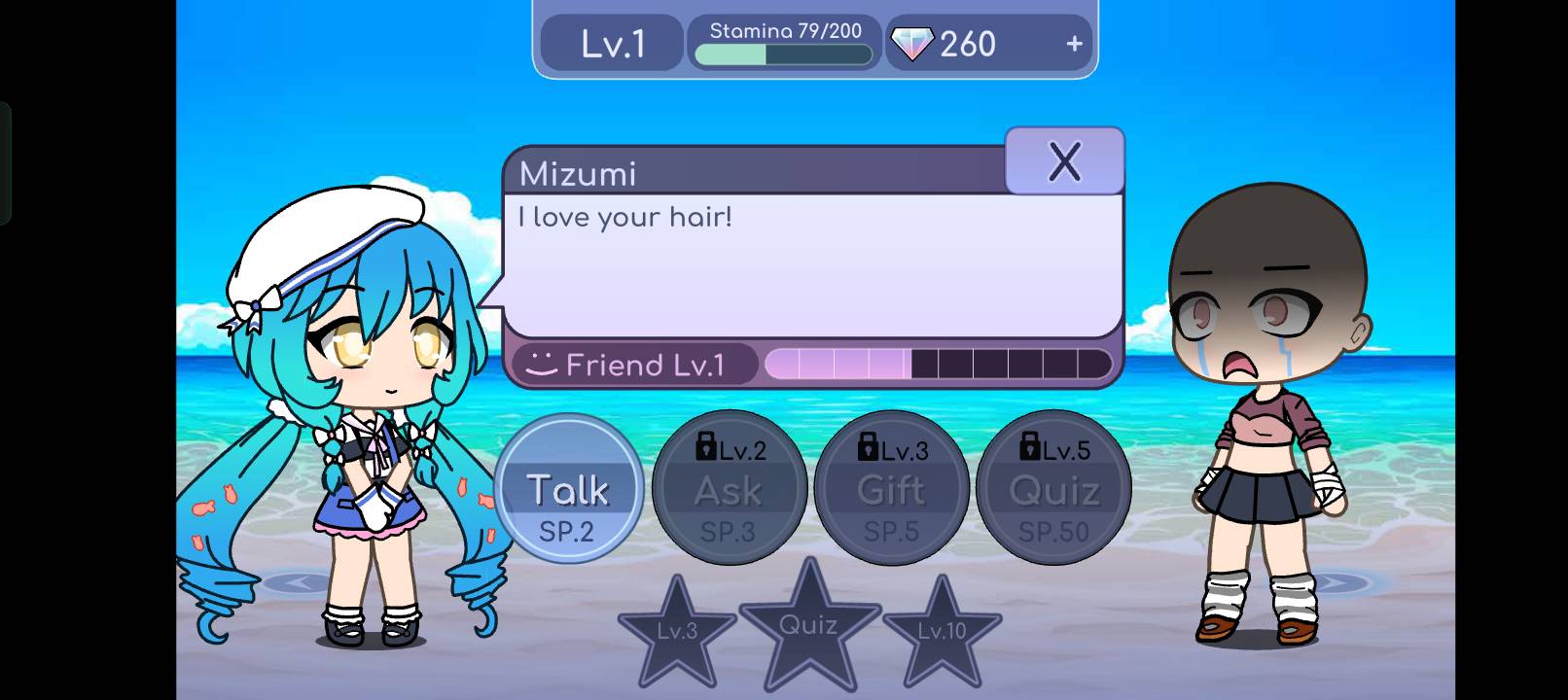This screenshot has width=1568, height=700.
Task: Select the locked Ask button
Action: [729, 489]
